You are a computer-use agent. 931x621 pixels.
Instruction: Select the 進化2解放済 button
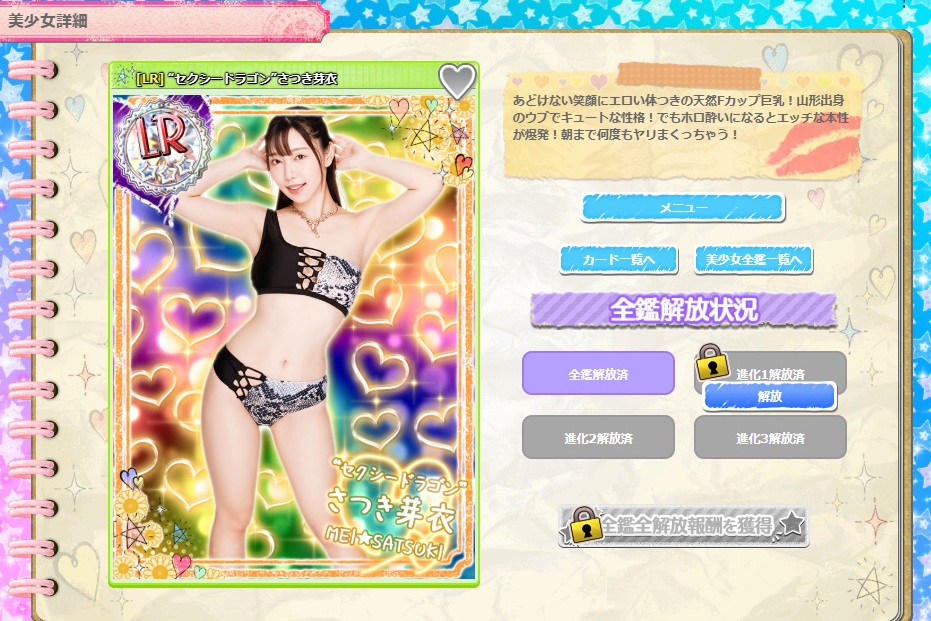(598, 437)
